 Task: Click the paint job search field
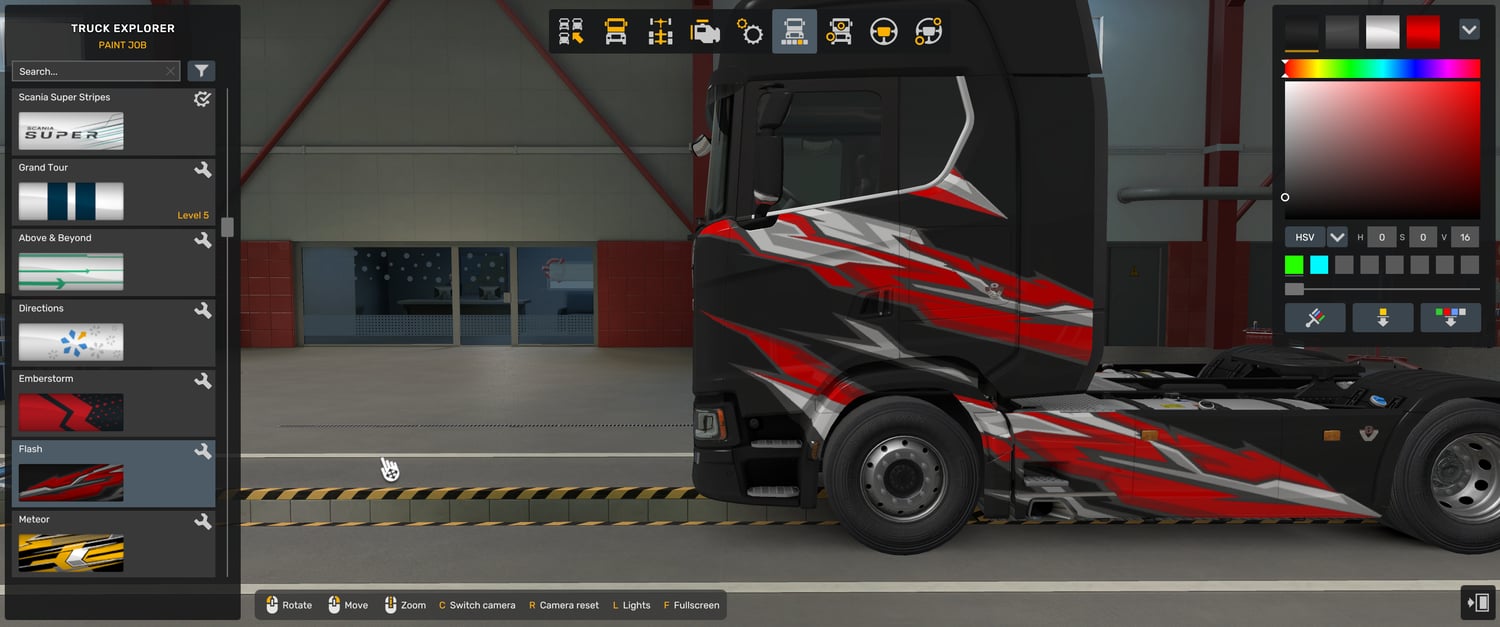pyautogui.click(x=90, y=71)
